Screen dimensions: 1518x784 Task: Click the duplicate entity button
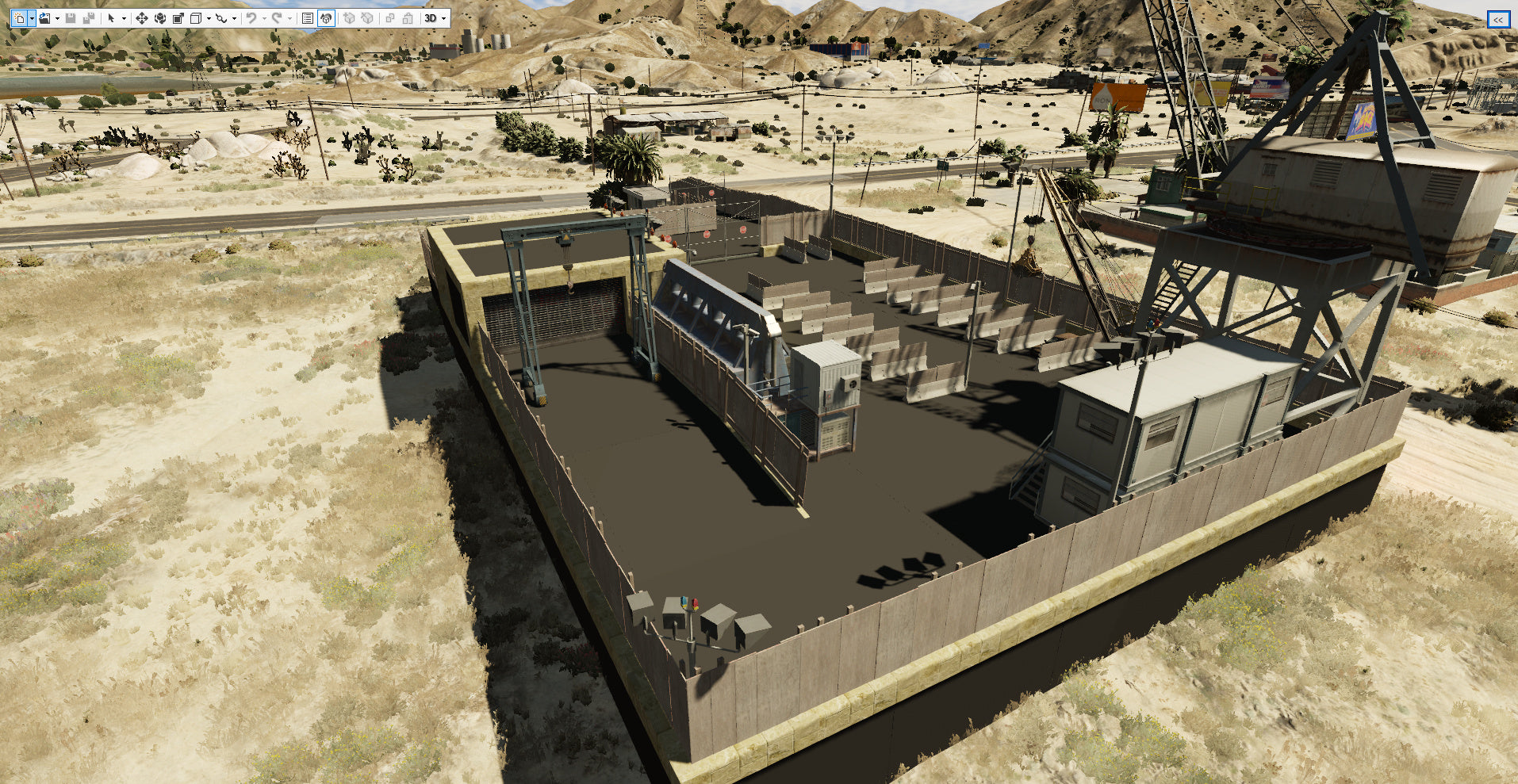click(x=389, y=17)
